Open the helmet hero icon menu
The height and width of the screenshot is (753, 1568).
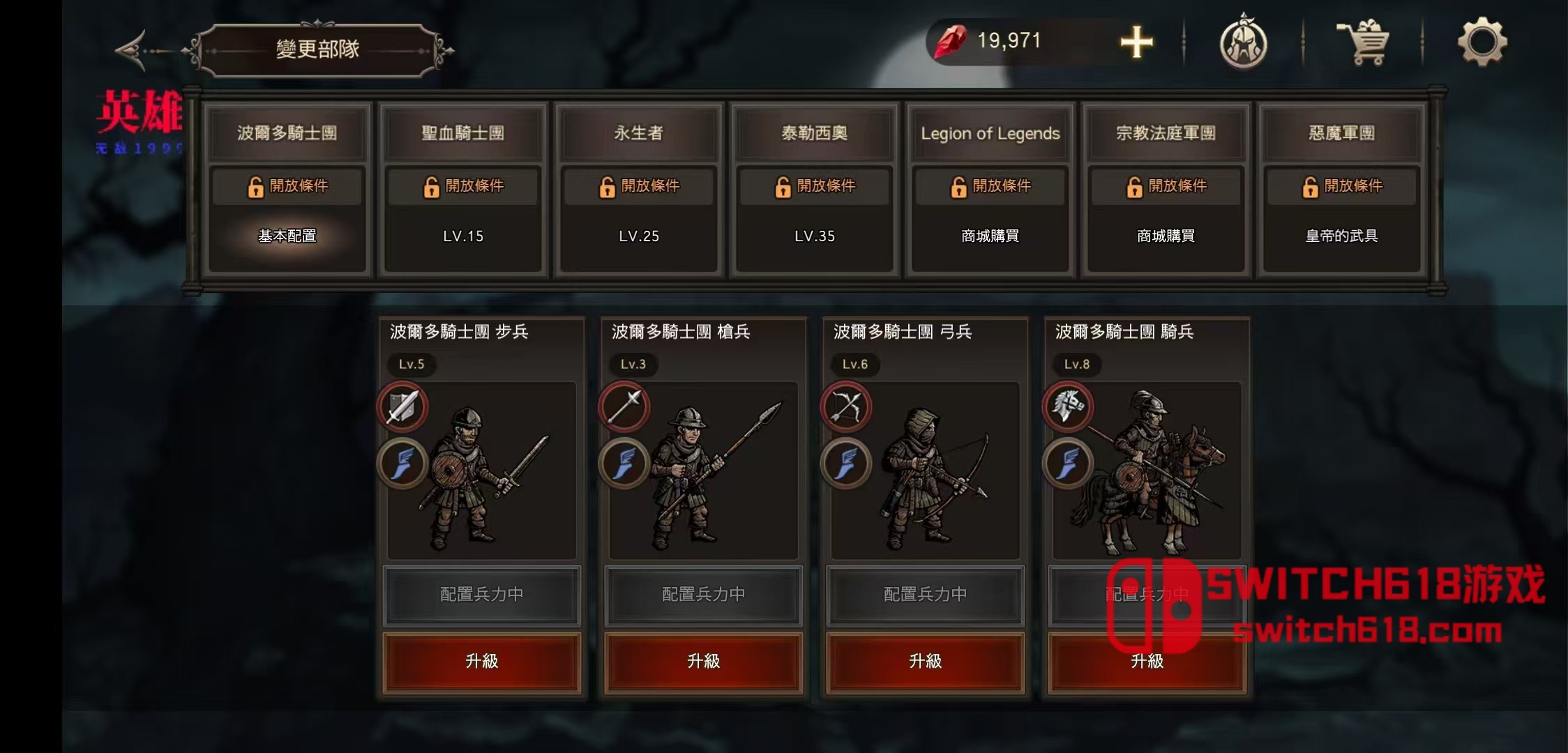[x=1243, y=43]
